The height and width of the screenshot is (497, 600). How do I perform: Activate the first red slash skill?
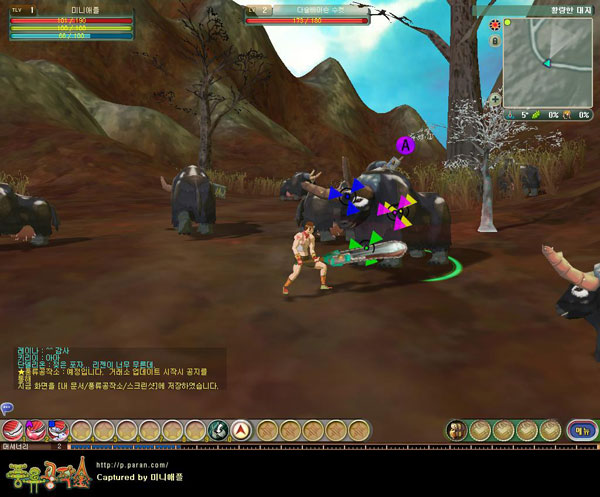13,430
